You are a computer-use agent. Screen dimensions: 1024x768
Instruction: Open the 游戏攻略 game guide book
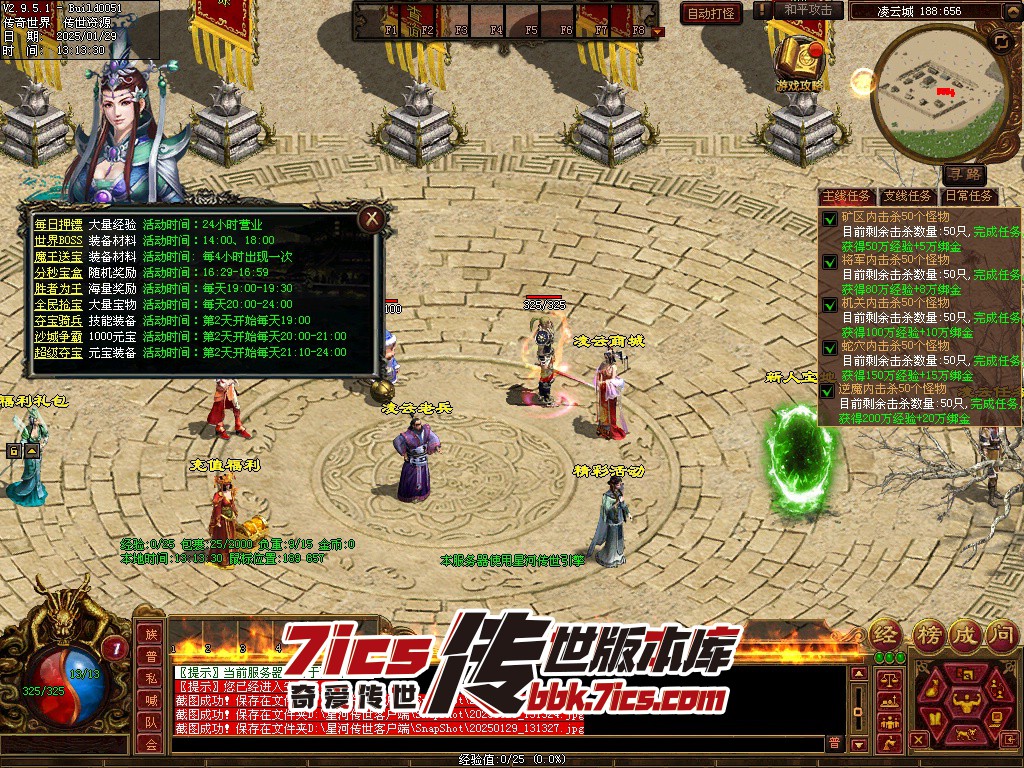coord(800,60)
